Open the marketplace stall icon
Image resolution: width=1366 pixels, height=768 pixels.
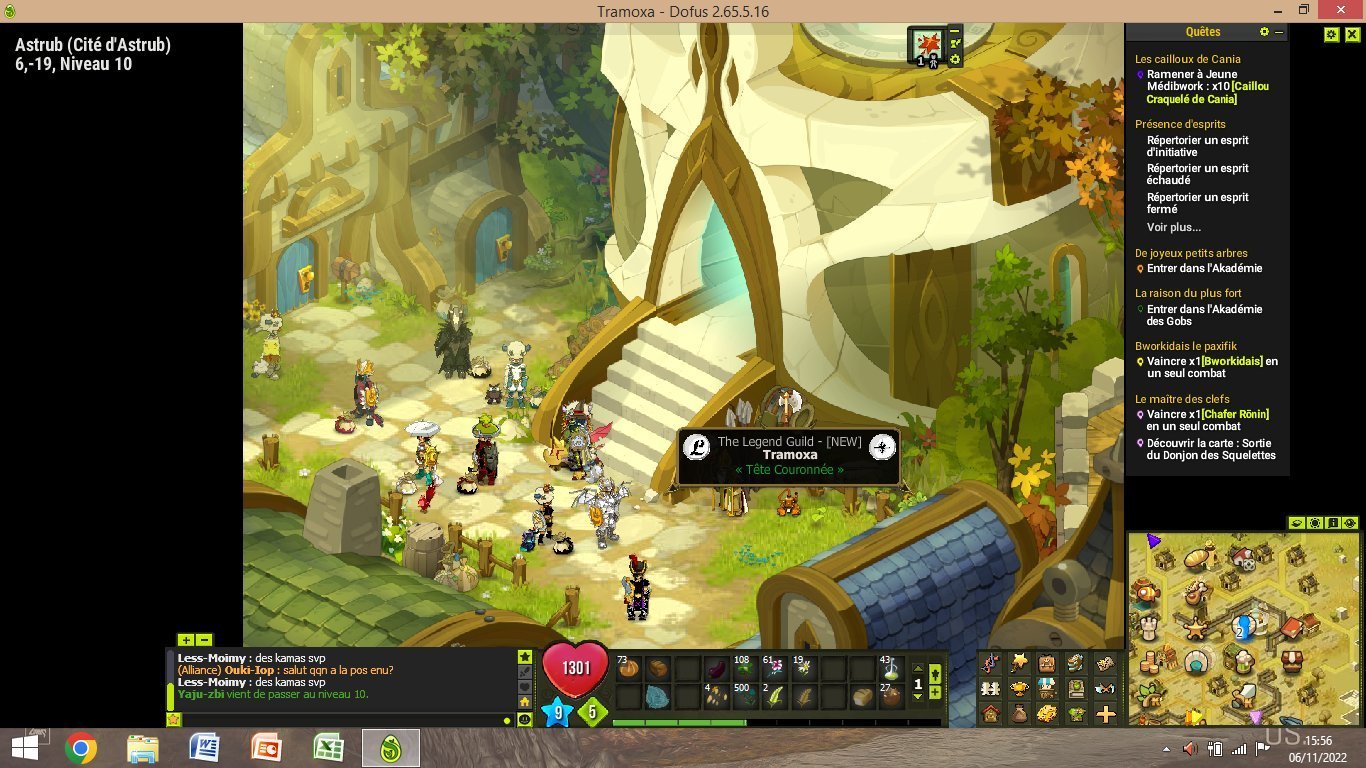point(1046,689)
